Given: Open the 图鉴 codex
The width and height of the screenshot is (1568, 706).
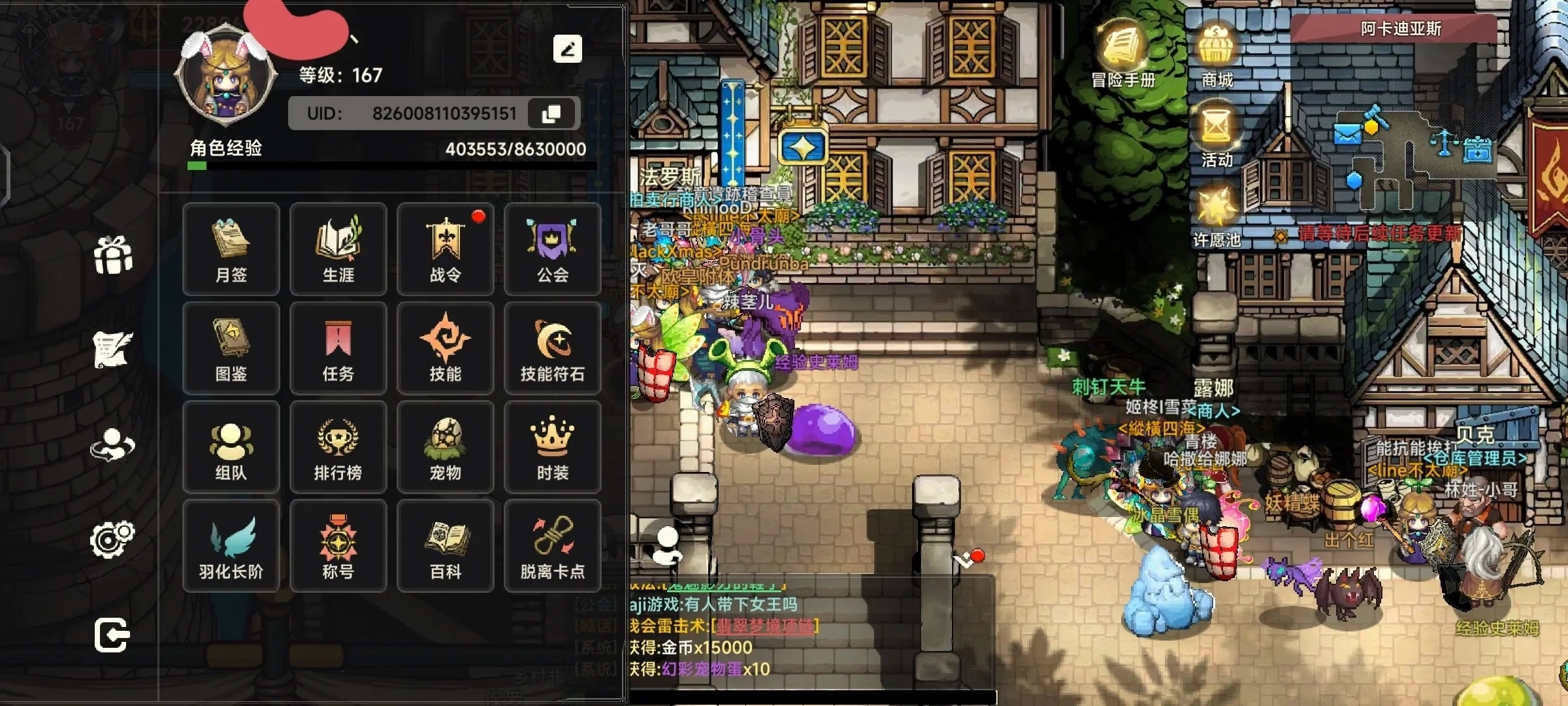Looking at the screenshot, I should (x=231, y=348).
